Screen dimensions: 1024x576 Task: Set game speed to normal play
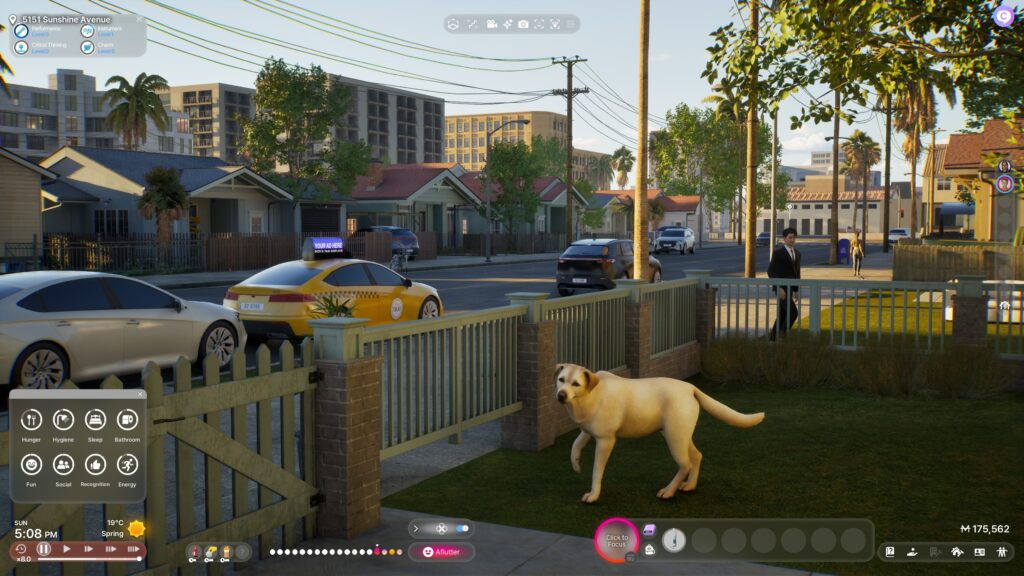click(x=67, y=549)
